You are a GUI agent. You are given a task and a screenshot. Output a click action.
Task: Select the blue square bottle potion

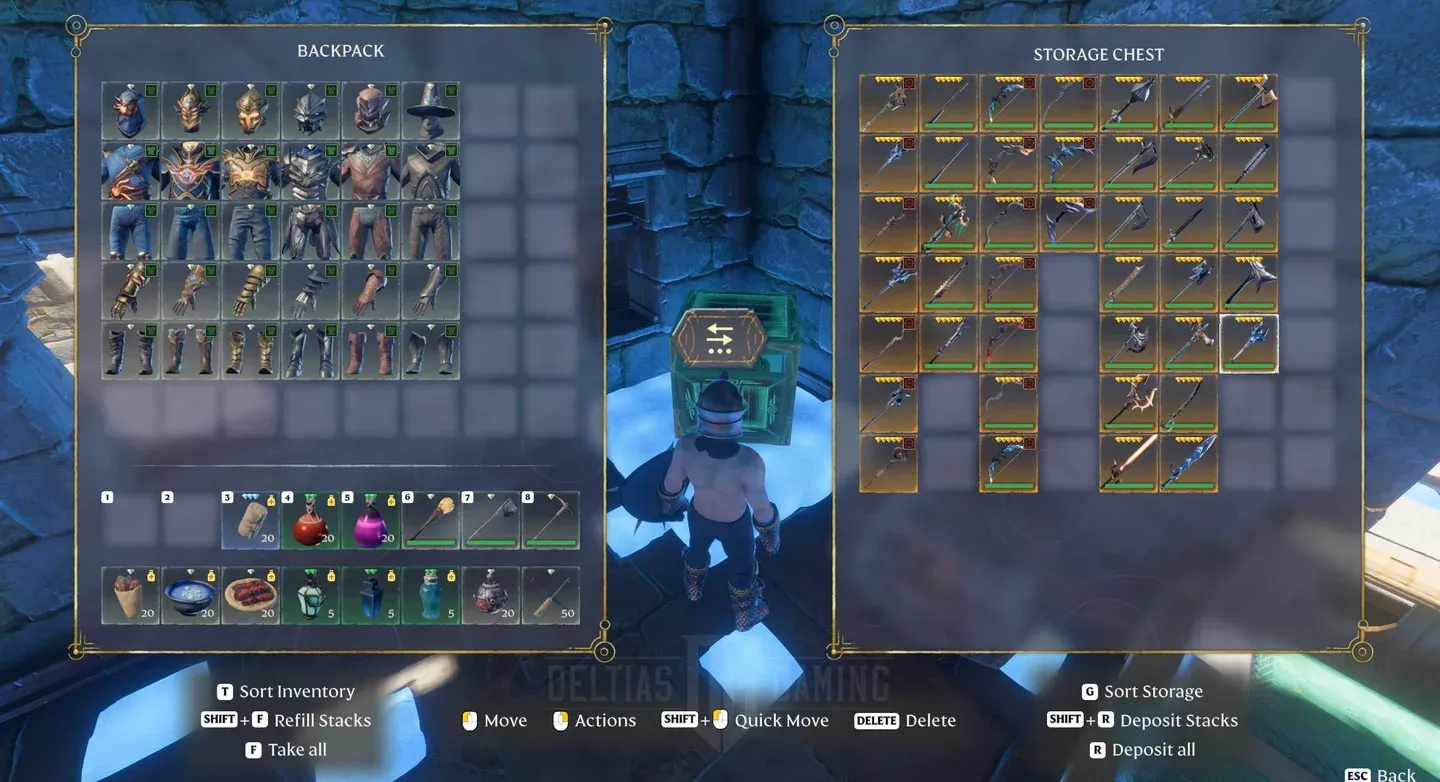(371, 595)
